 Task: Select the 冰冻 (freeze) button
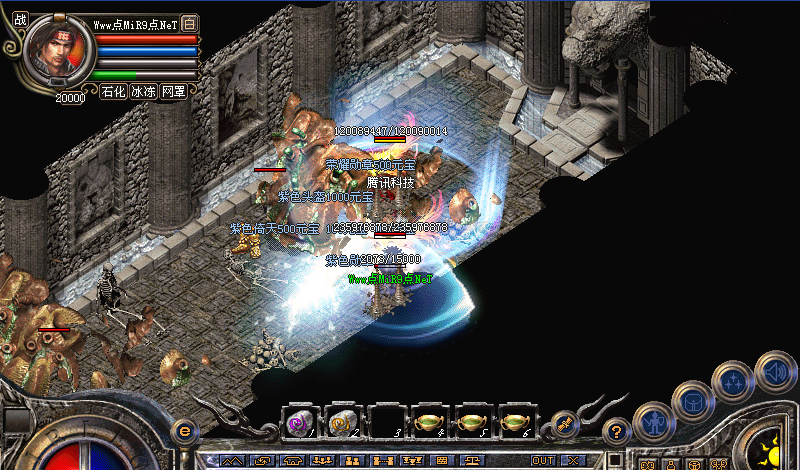143,91
